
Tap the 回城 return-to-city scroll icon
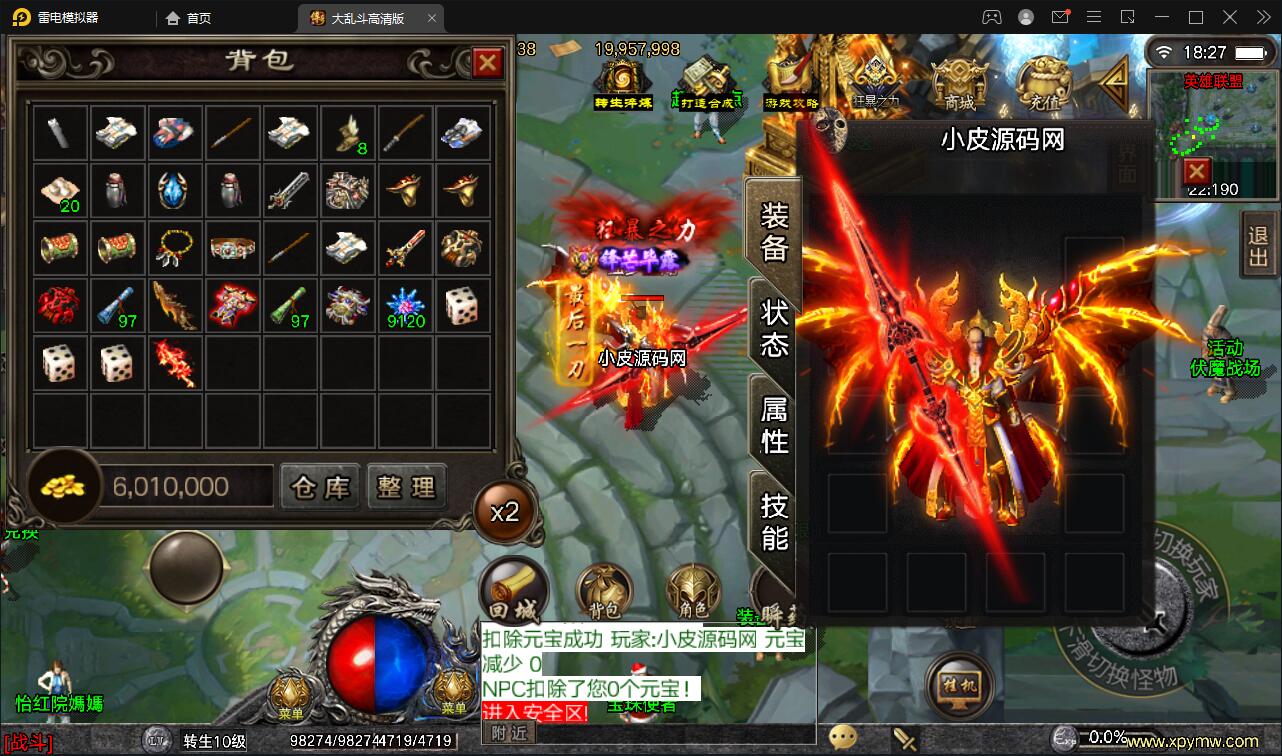pyautogui.click(x=514, y=590)
